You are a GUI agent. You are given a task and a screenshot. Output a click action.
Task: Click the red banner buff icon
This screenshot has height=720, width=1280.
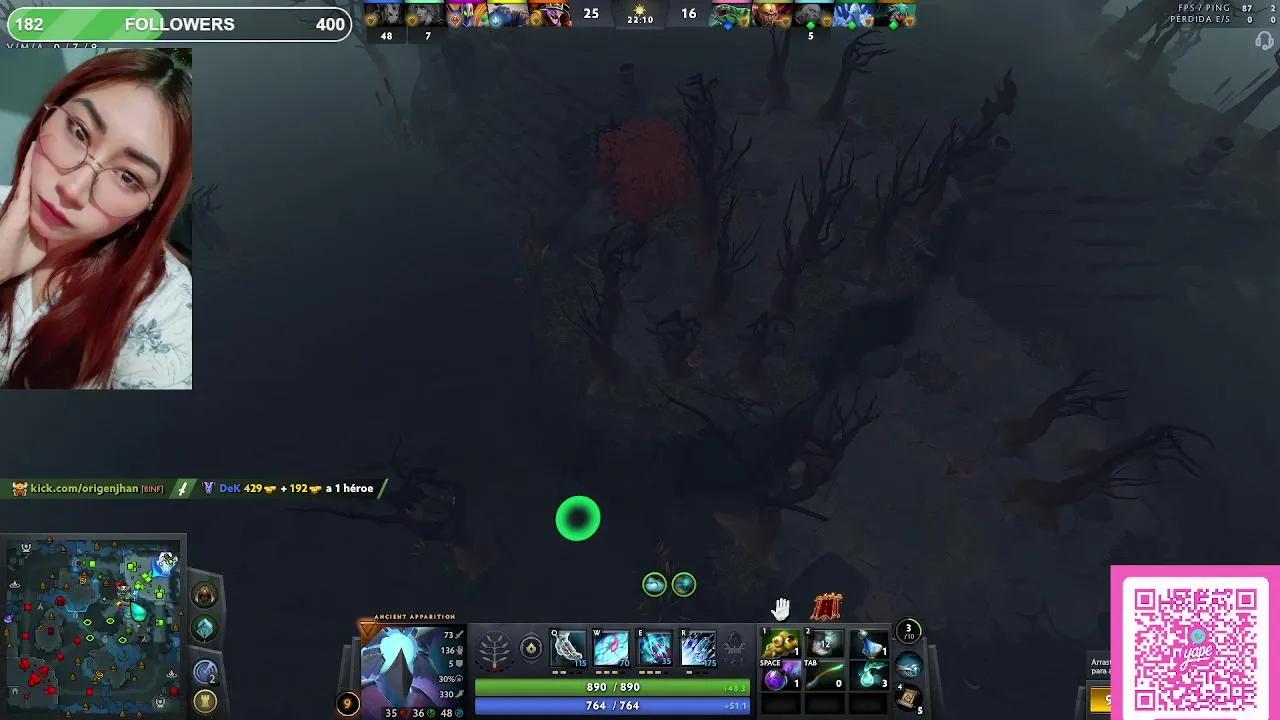(x=826, y=607)
